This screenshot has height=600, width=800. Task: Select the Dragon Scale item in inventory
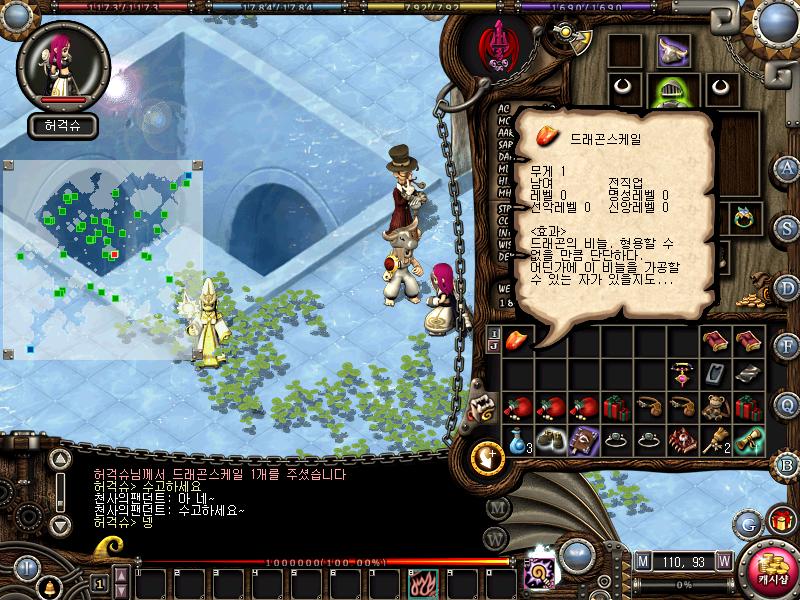(517, 342)
